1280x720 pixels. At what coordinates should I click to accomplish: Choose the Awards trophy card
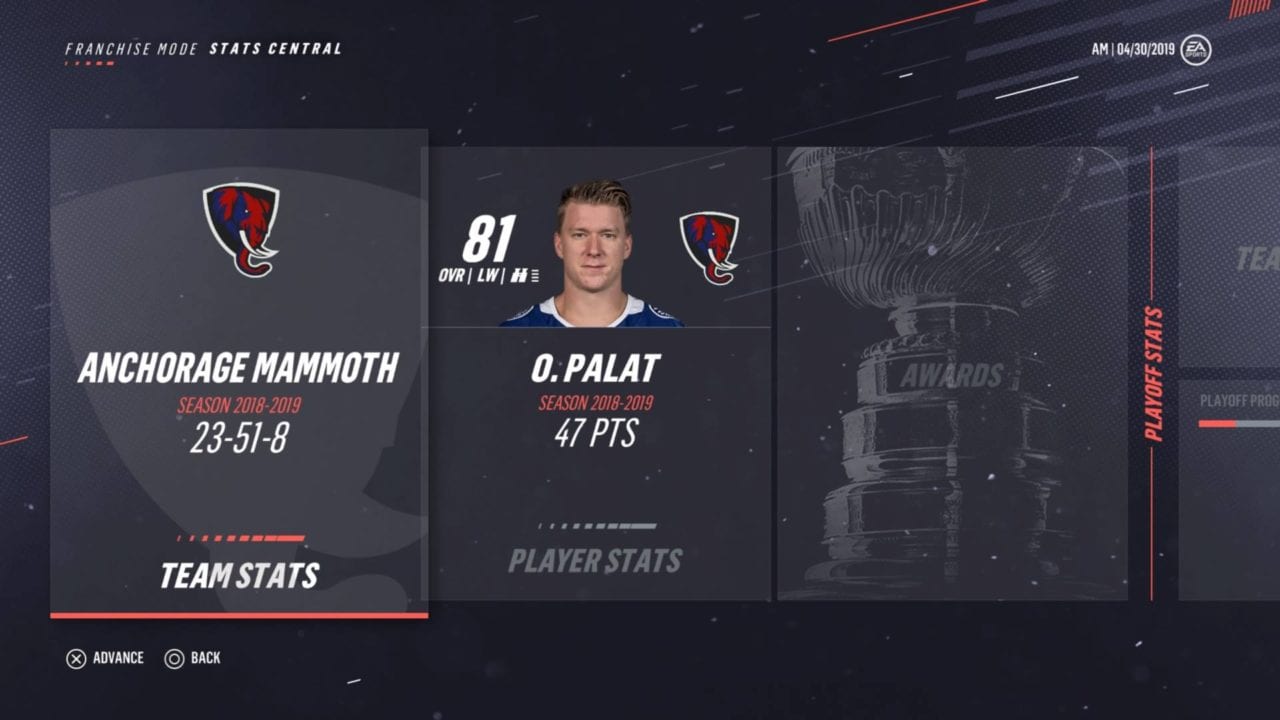pyautogui.click(x=951, y=374)
